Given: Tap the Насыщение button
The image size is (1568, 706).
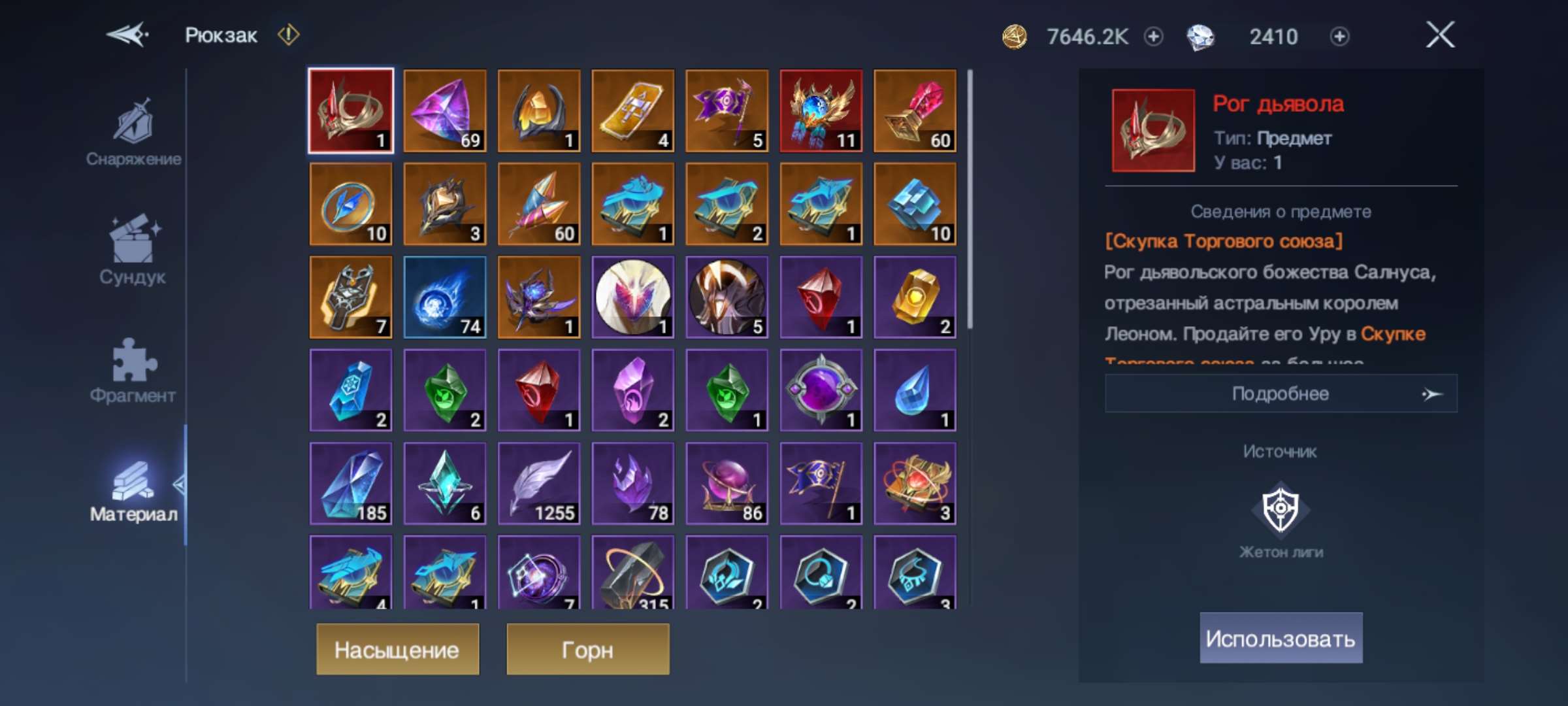Looking at the screenshot, I should click(x=399, y=650).
